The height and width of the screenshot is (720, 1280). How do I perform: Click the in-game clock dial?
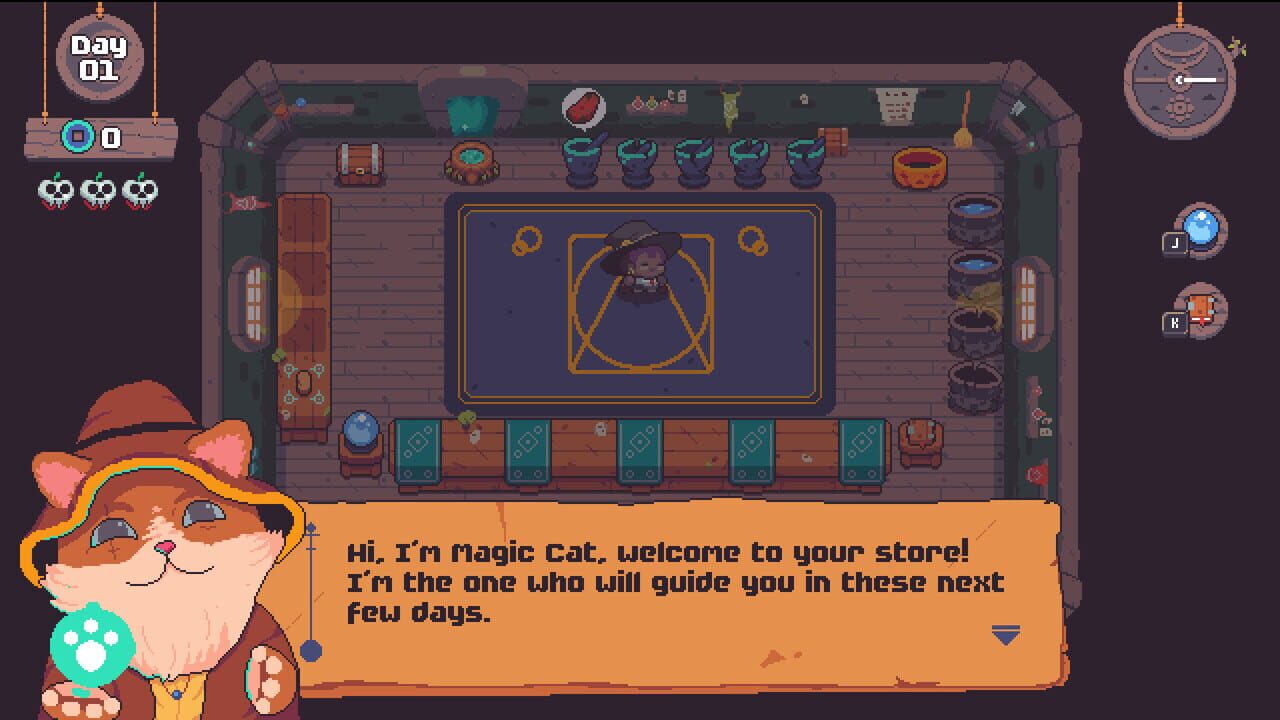(1178, 78)
